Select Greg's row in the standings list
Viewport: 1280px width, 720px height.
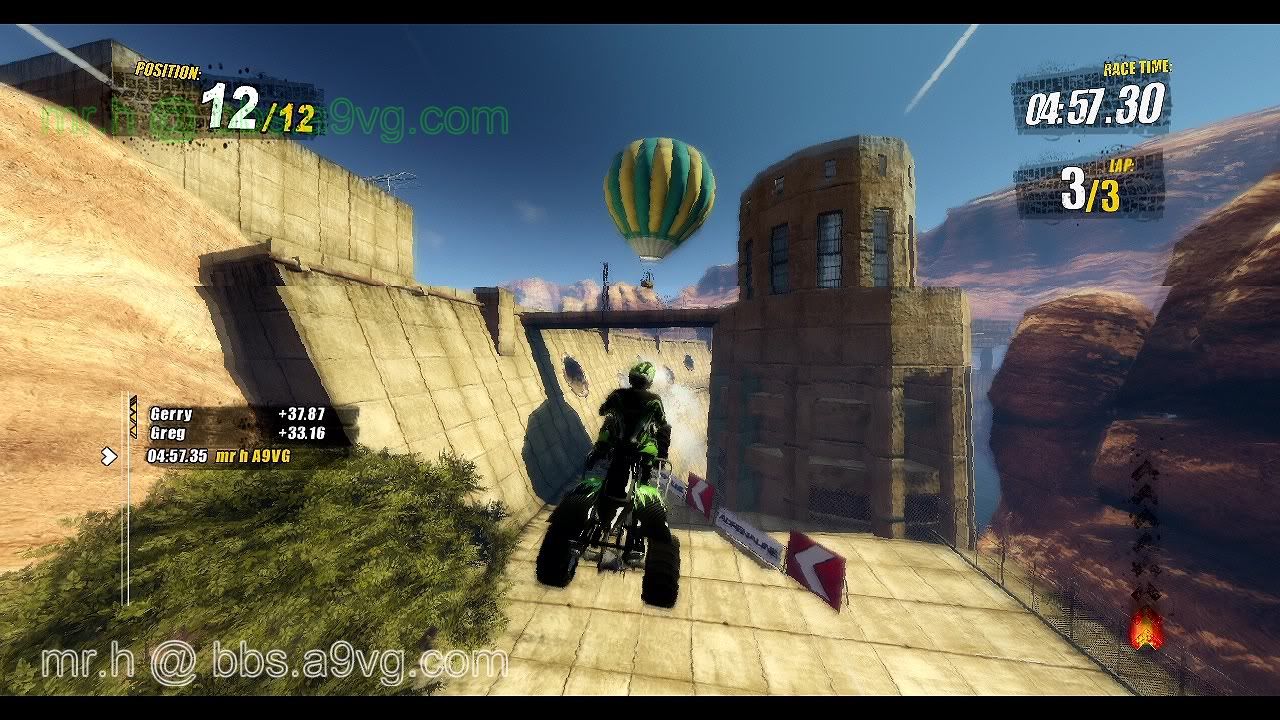tap(237, 433)
